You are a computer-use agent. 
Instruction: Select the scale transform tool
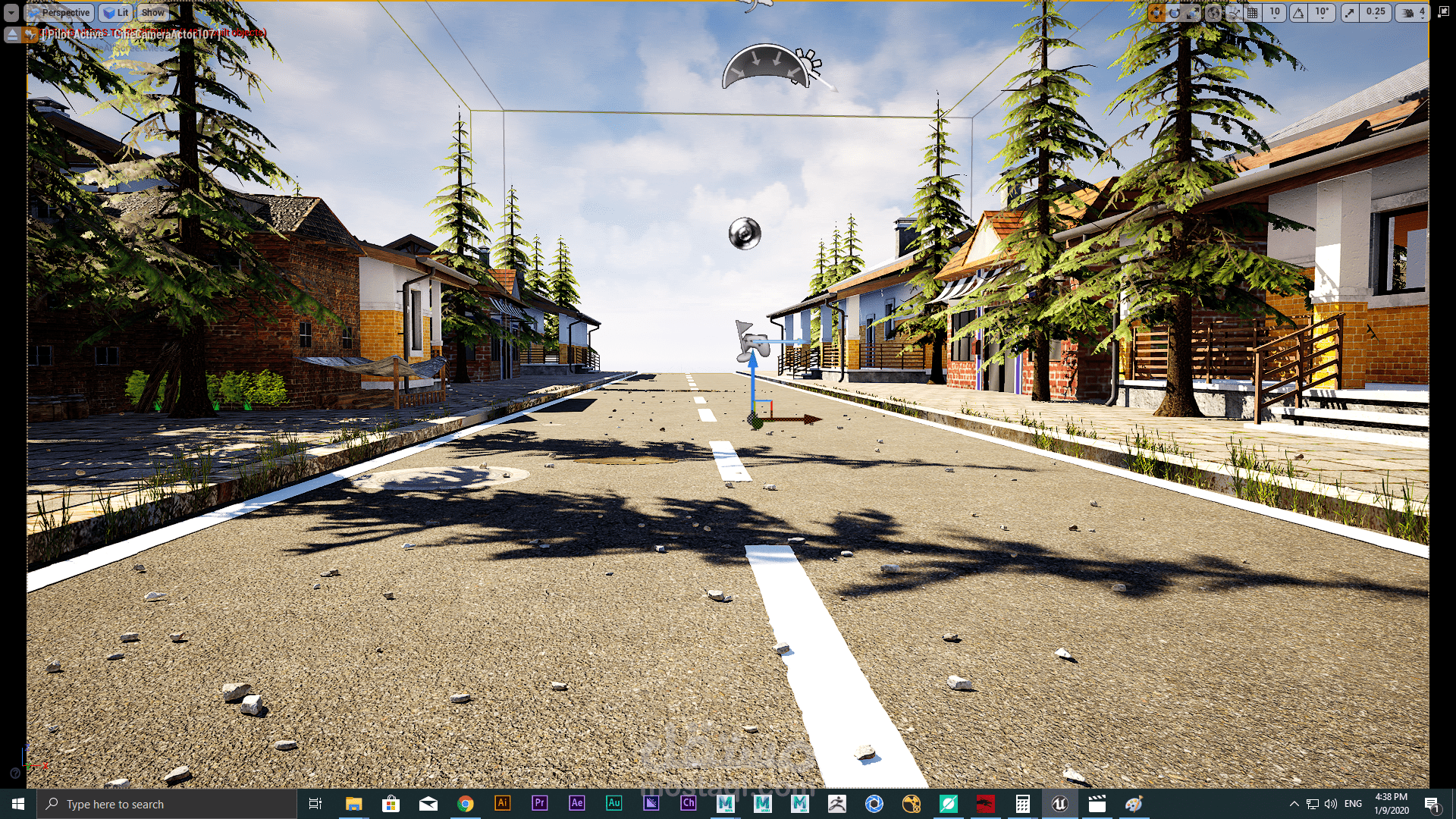[x=1194, y=13]
